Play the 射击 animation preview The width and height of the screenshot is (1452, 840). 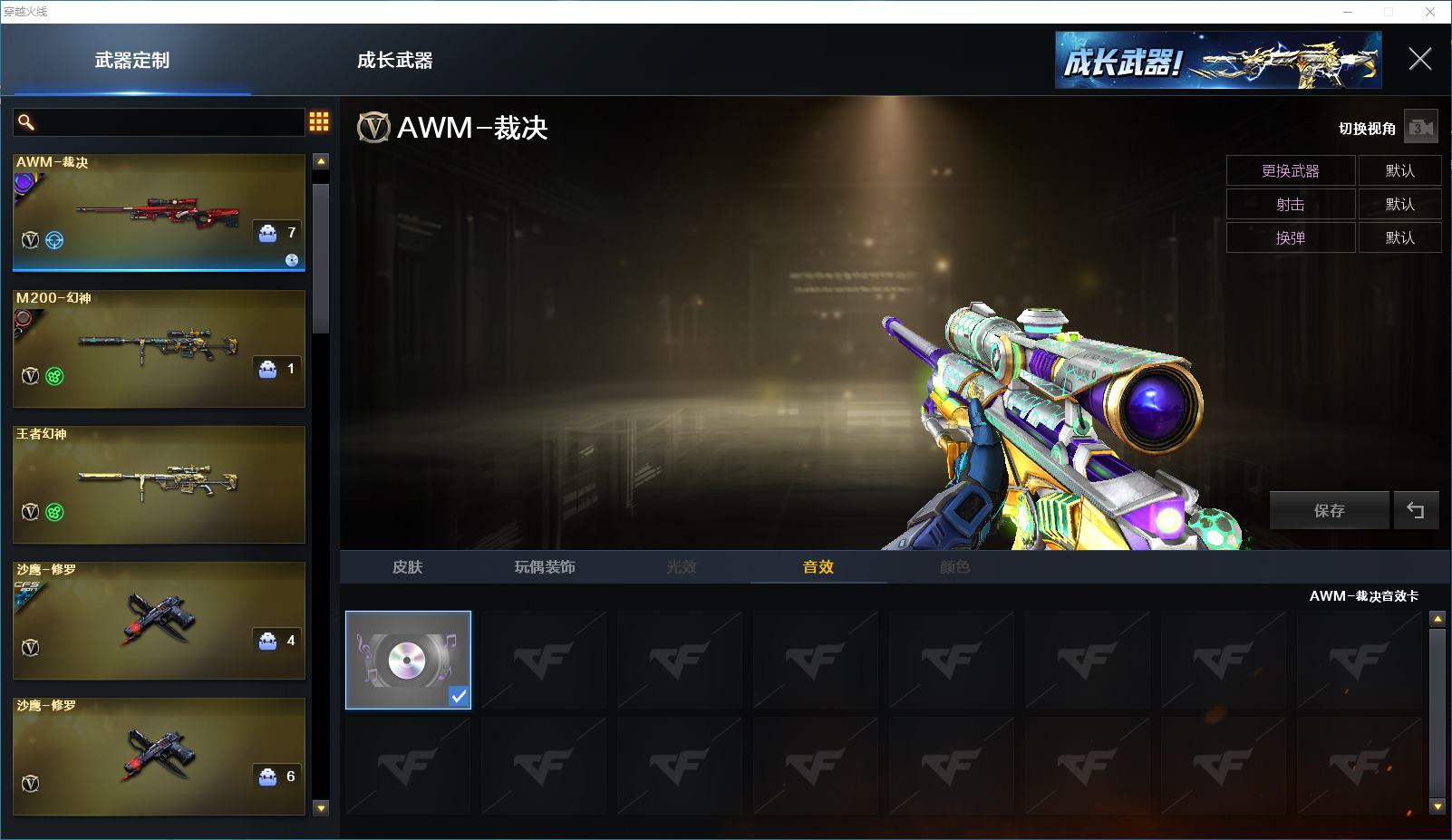(x=1290, y=204)
